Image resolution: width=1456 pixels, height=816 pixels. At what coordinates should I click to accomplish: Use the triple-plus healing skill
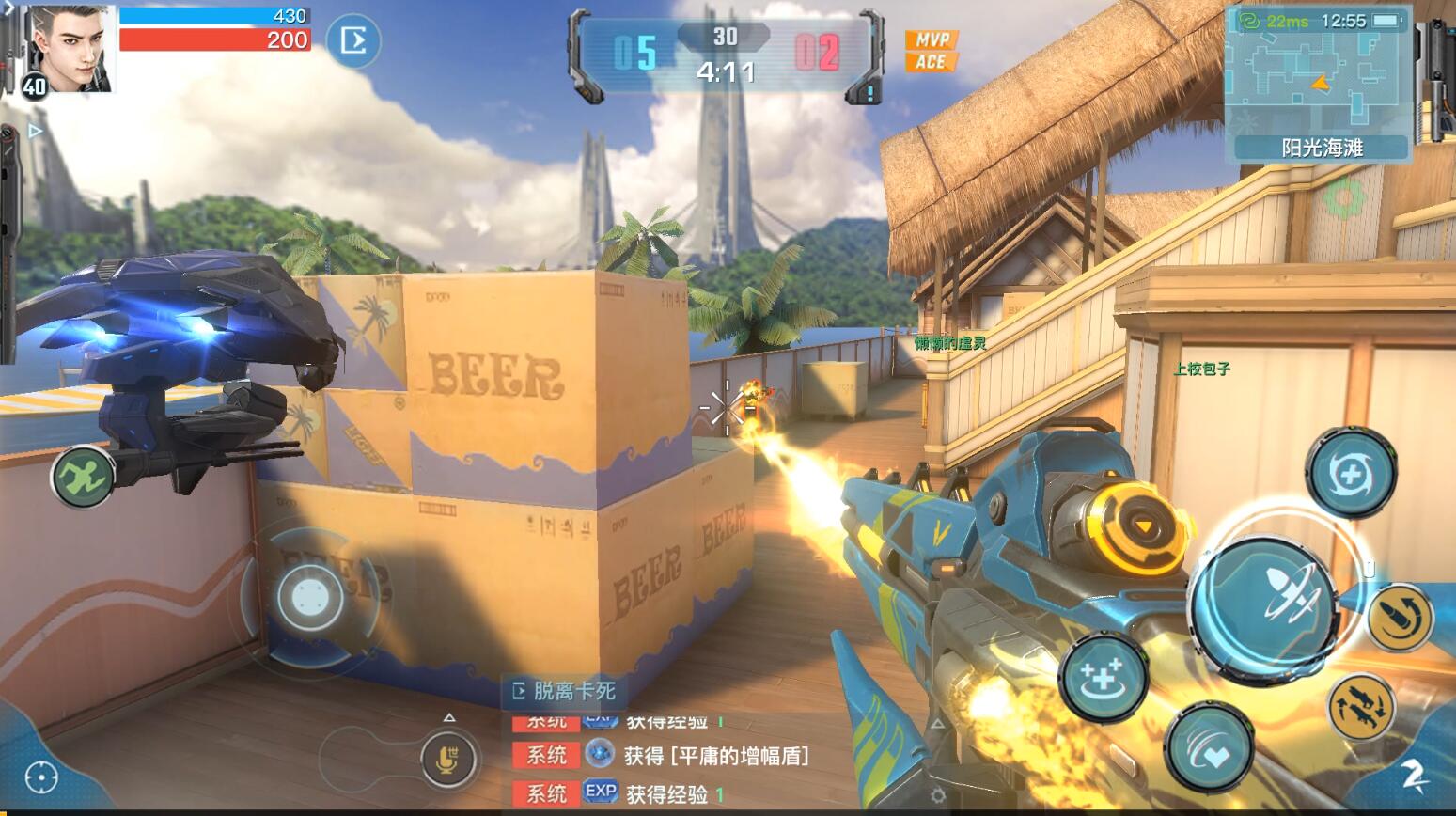[x=1103, y=676]
